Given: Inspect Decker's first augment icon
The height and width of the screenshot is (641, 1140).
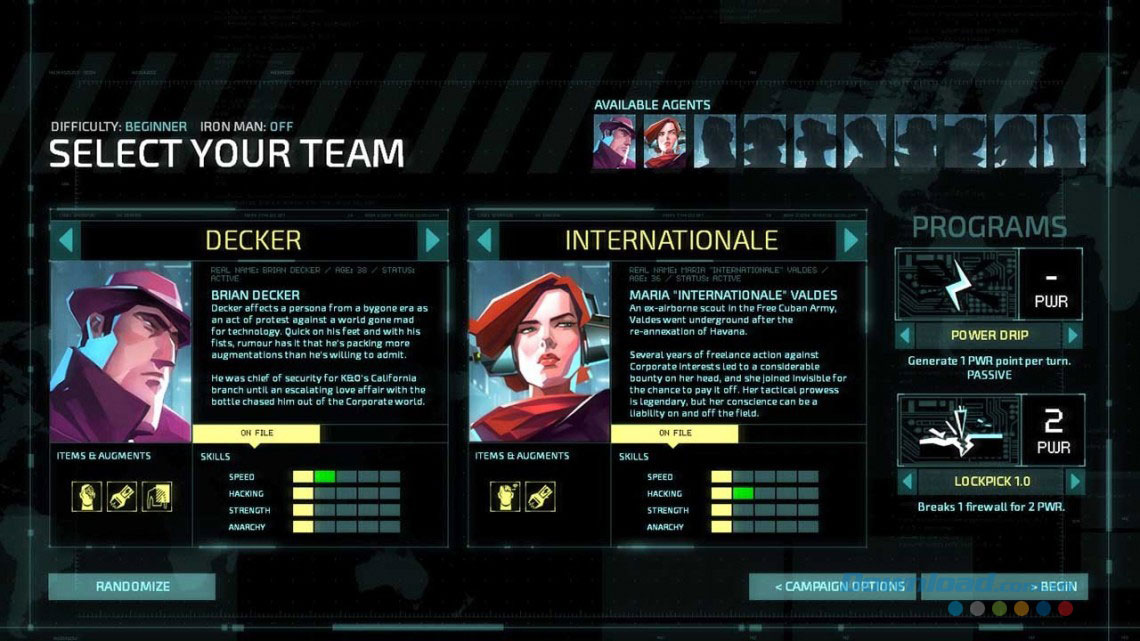Looking at the screenshot, I should tap(87, 496).
